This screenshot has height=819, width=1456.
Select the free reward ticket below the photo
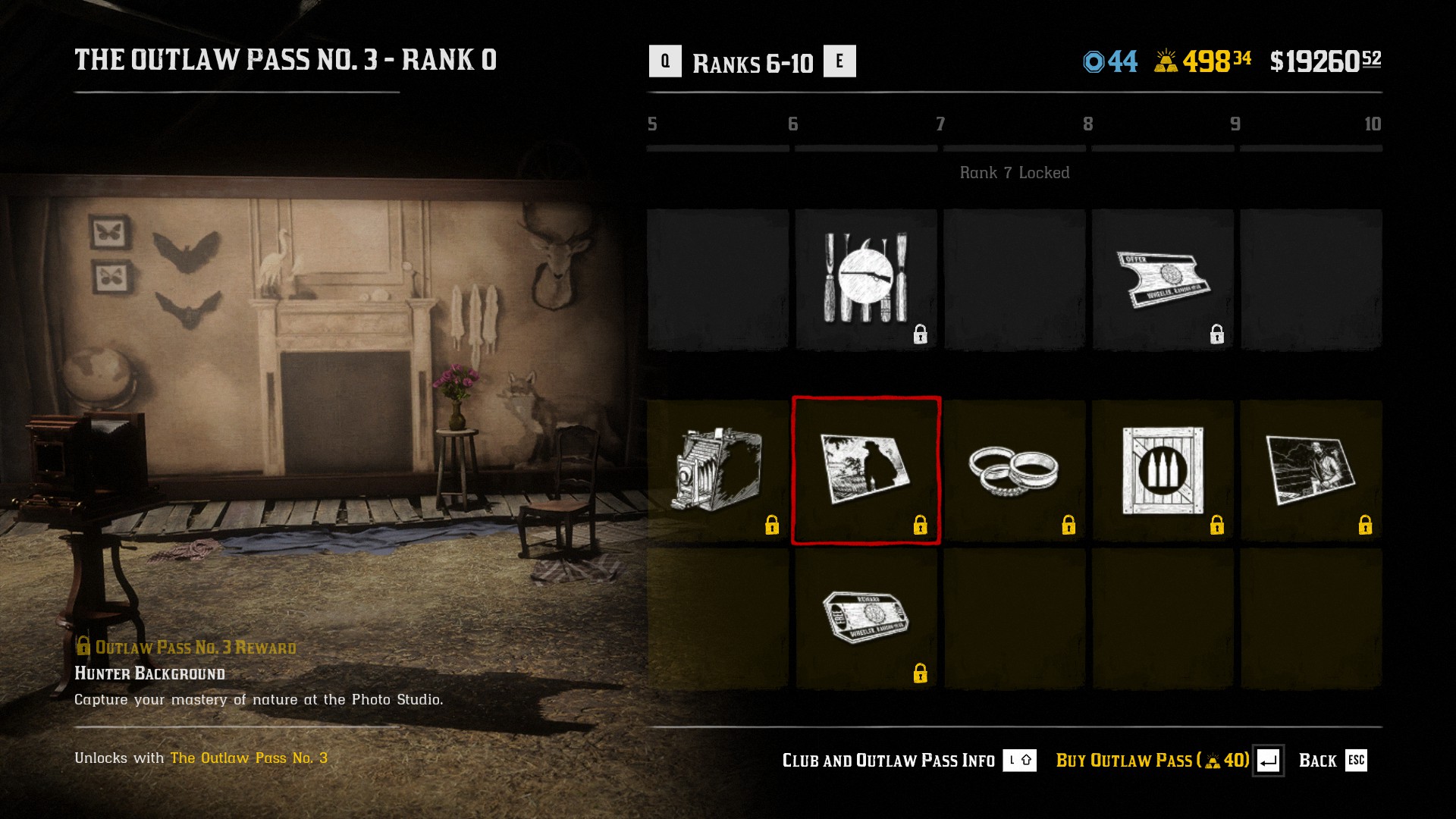coord(867,614)
